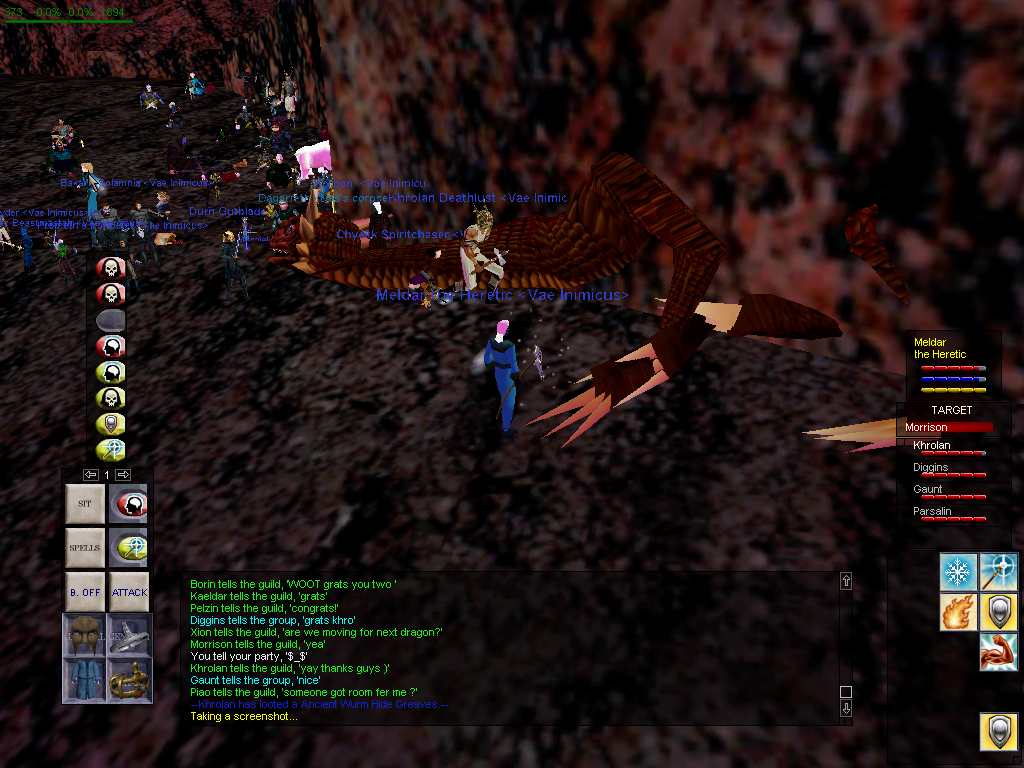Open the SPELLS book button

[85, 548]
